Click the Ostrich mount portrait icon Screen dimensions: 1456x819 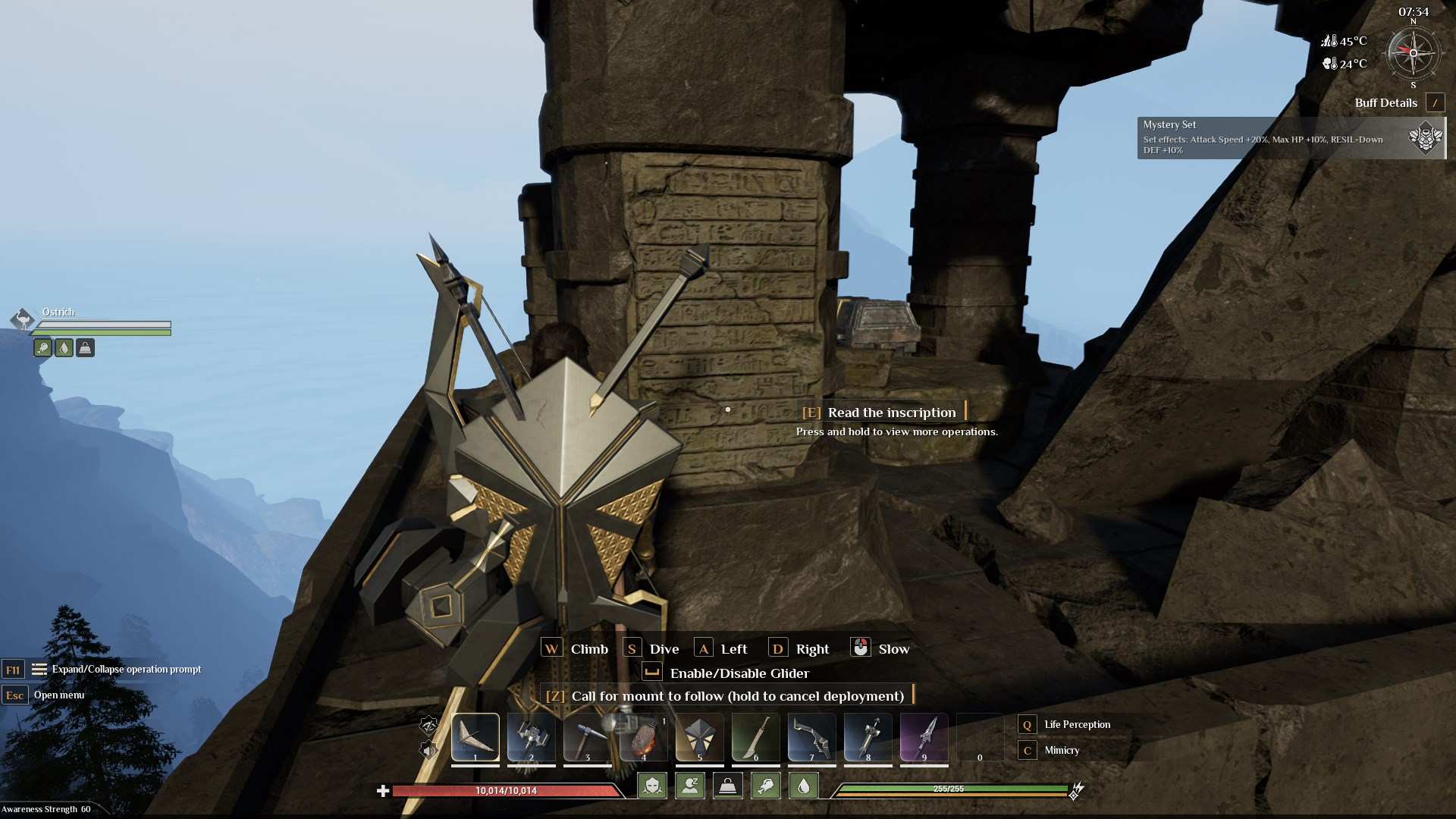click(23, 318)
